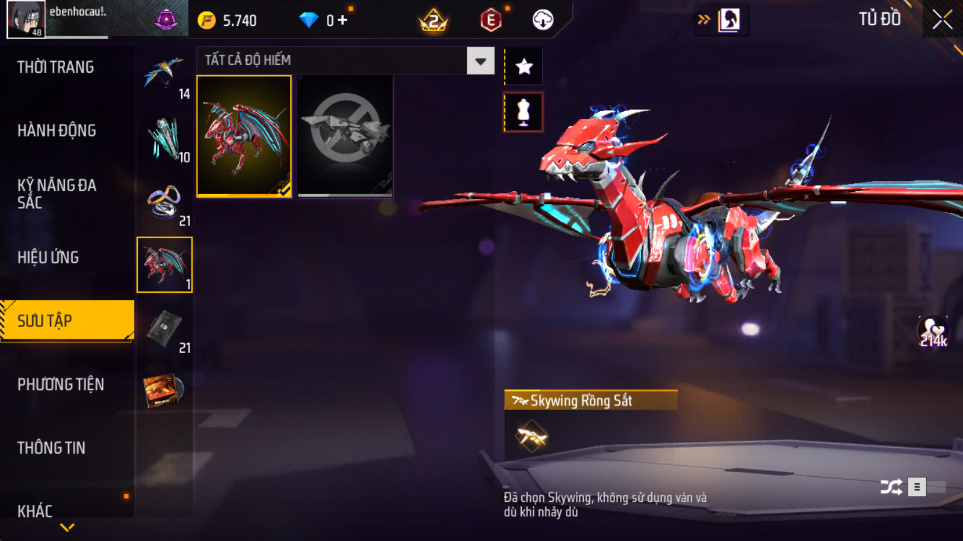The height and width of the screenshot is (541, 963).
Task: Open the Thông Tin menu entry
Action: pos(51,448)
